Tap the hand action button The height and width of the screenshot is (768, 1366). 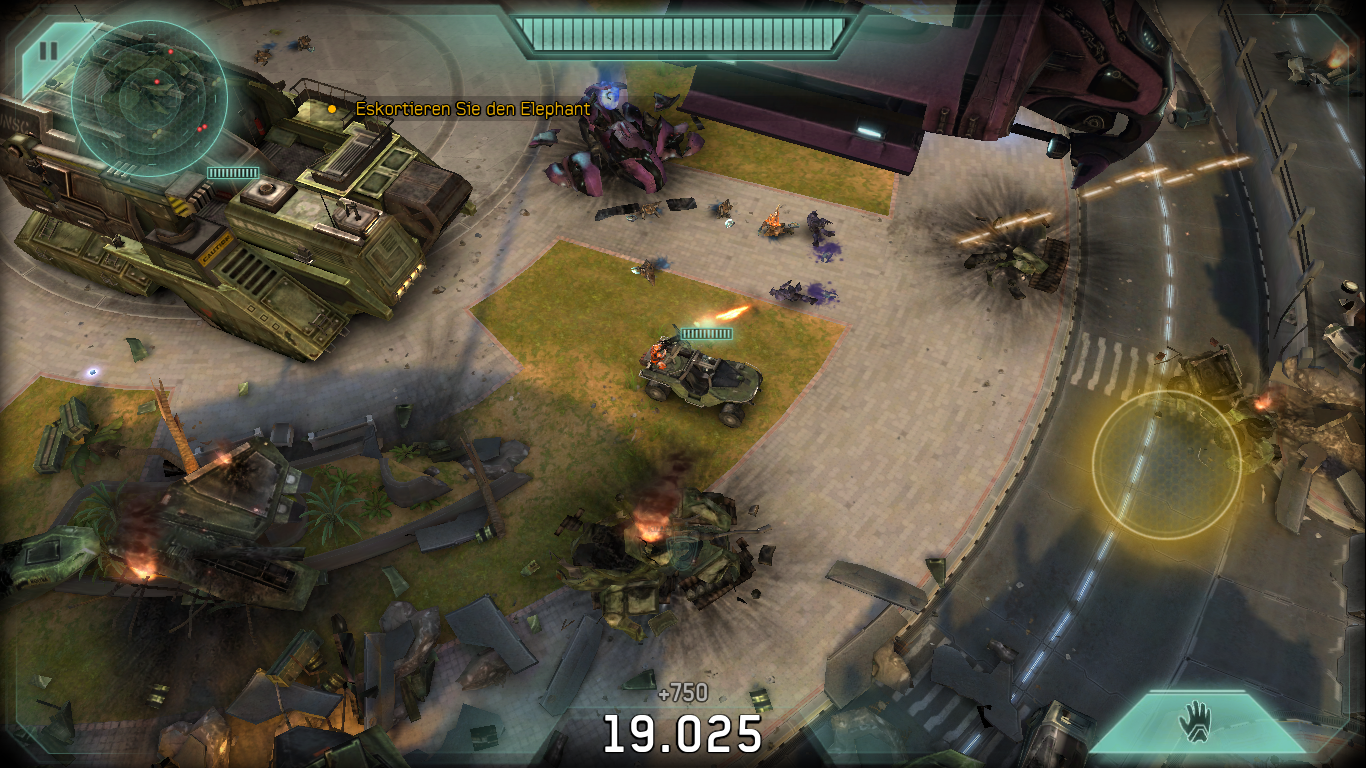point(1195,720)
